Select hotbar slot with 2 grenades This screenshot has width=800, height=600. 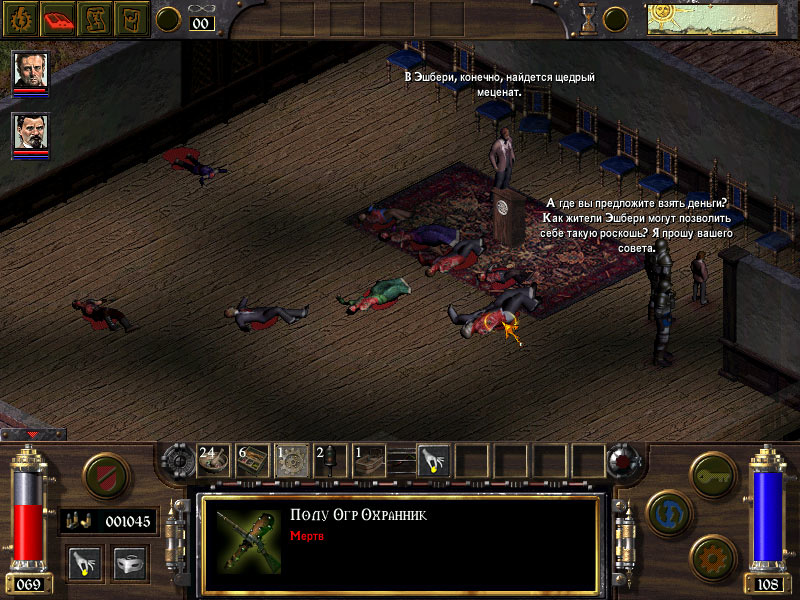330,459
